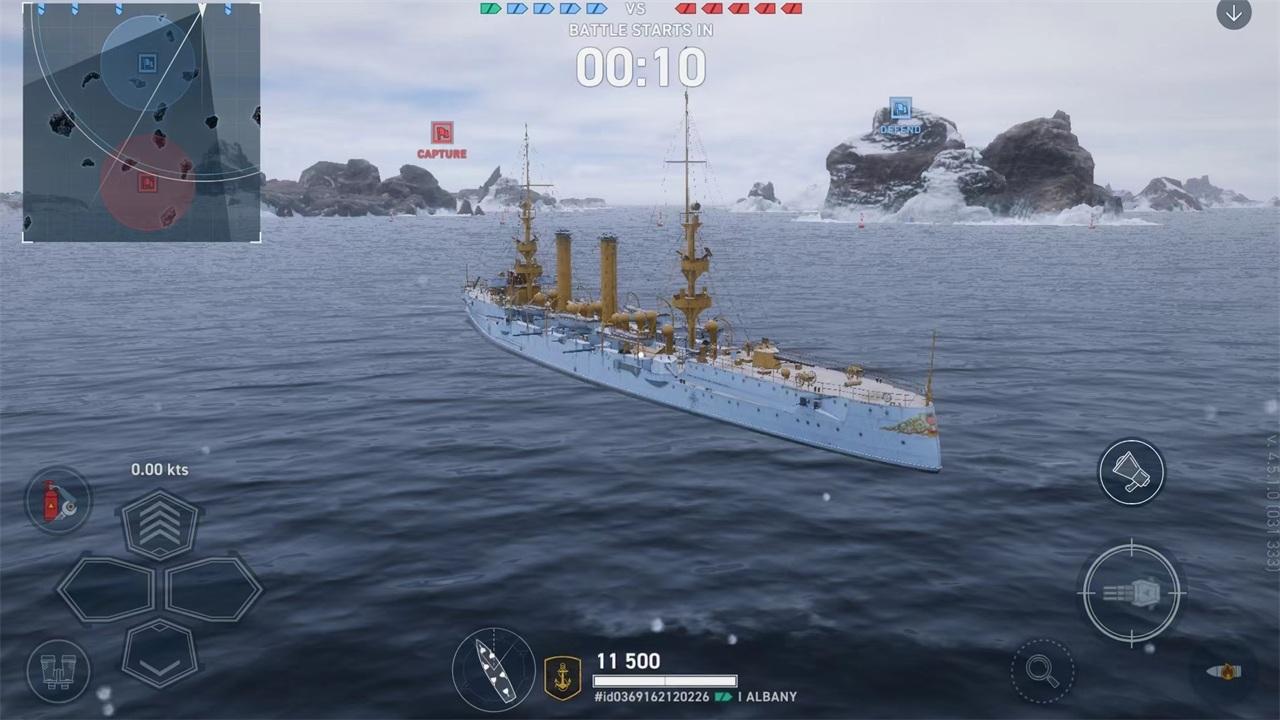Select the gold anchor badge
This screenshot has width=1280, height=720.
(562, 677)
